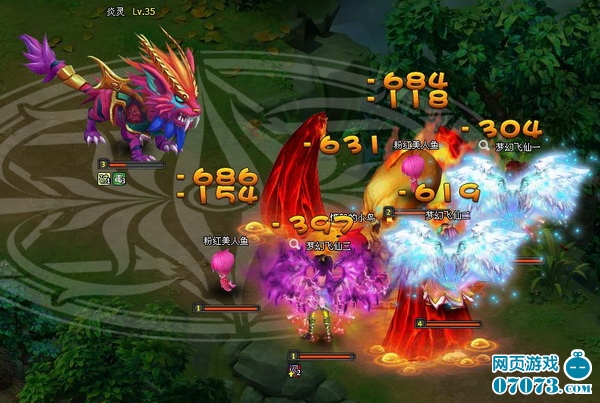Screen dimensions: 600x403
Task: Select the purple buff icon below the bottom character
Action: click(295, 369)
